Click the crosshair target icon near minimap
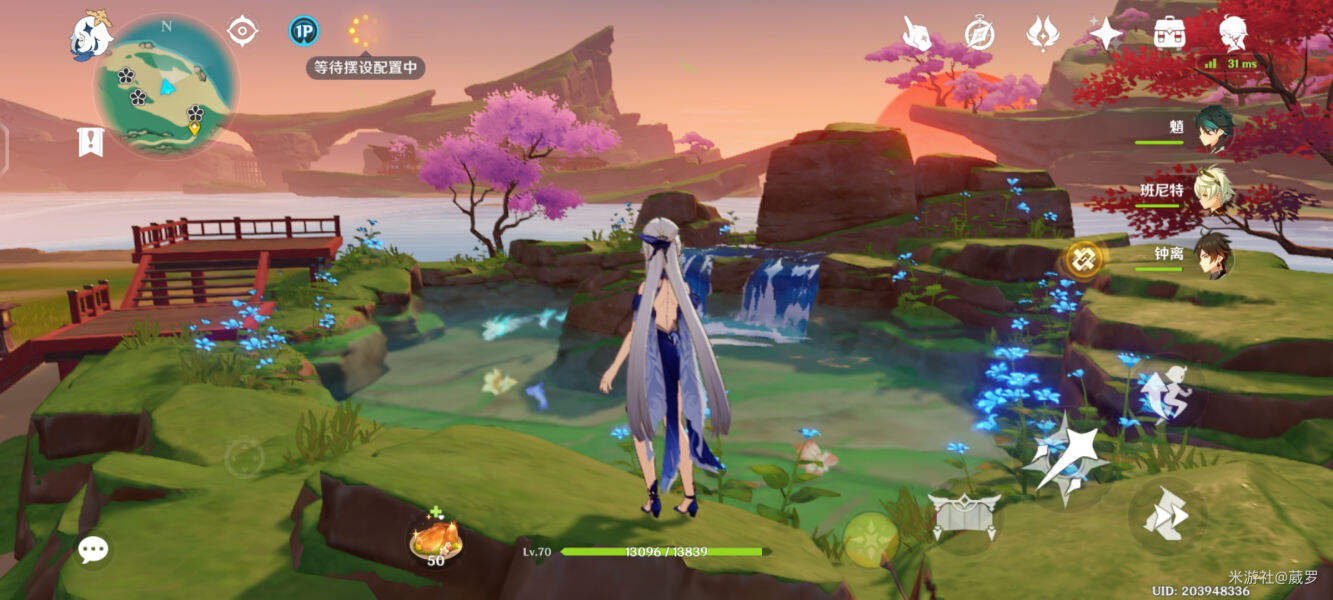The image size is (1333, 600). [242, 31]
